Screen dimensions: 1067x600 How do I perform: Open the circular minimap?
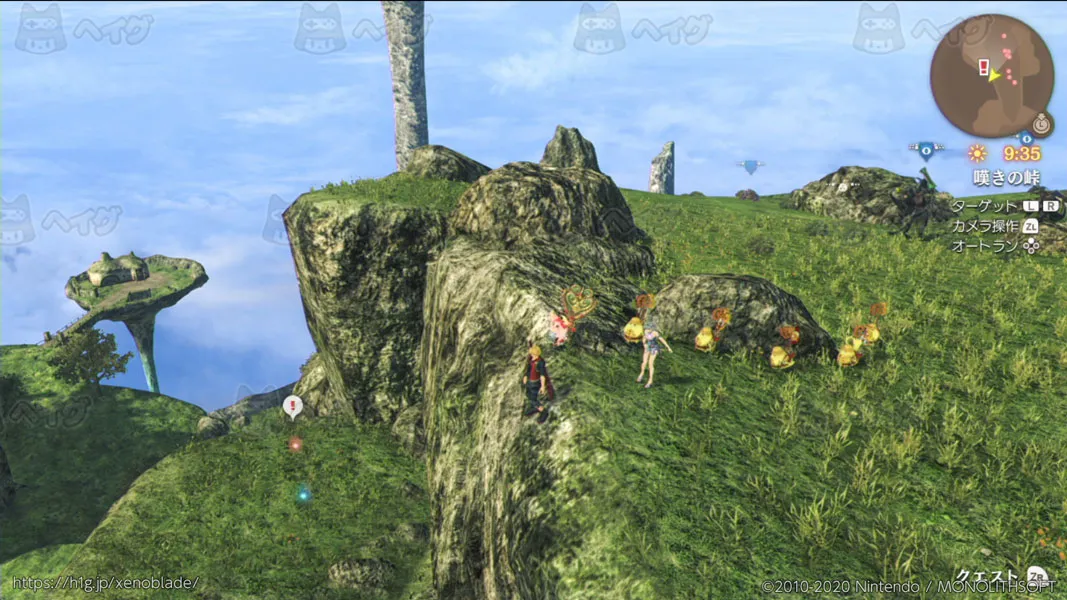pos(991,76)
